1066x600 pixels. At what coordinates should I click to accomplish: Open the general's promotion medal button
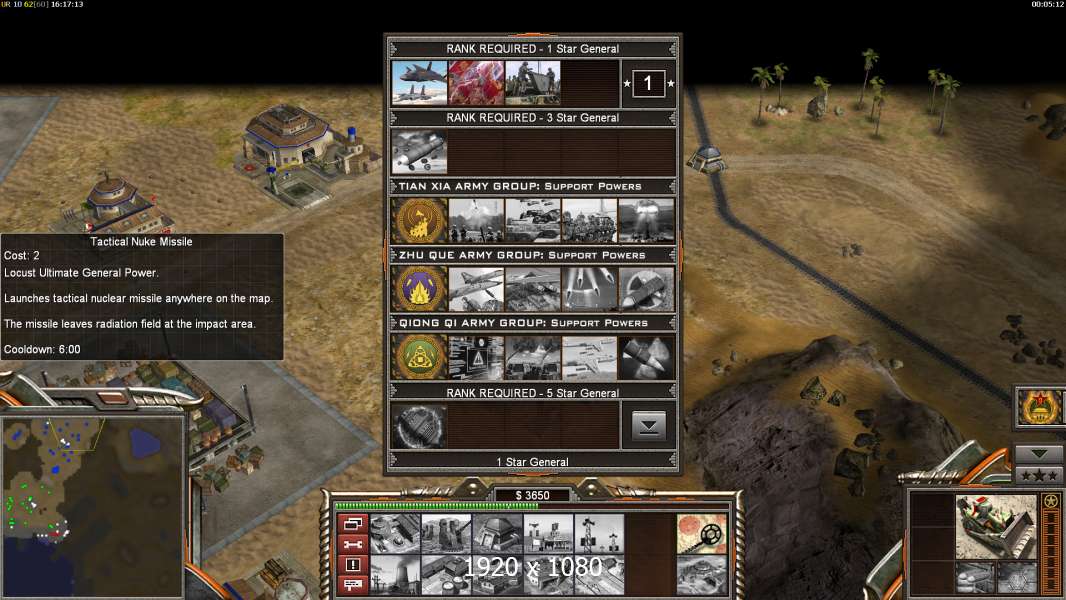pyautogui.click(x=1039, y=407)
